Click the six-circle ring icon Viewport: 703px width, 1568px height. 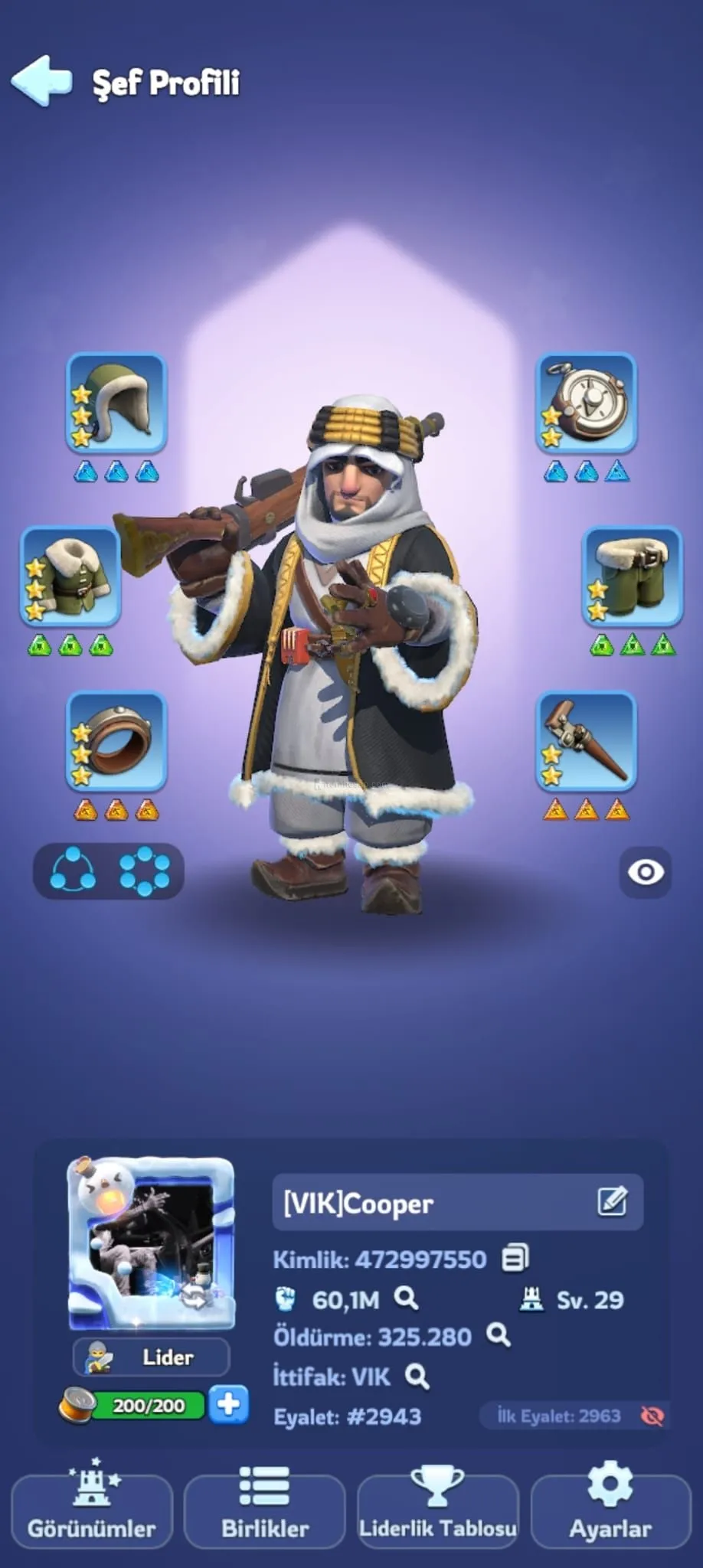click(x=144, y=871)
